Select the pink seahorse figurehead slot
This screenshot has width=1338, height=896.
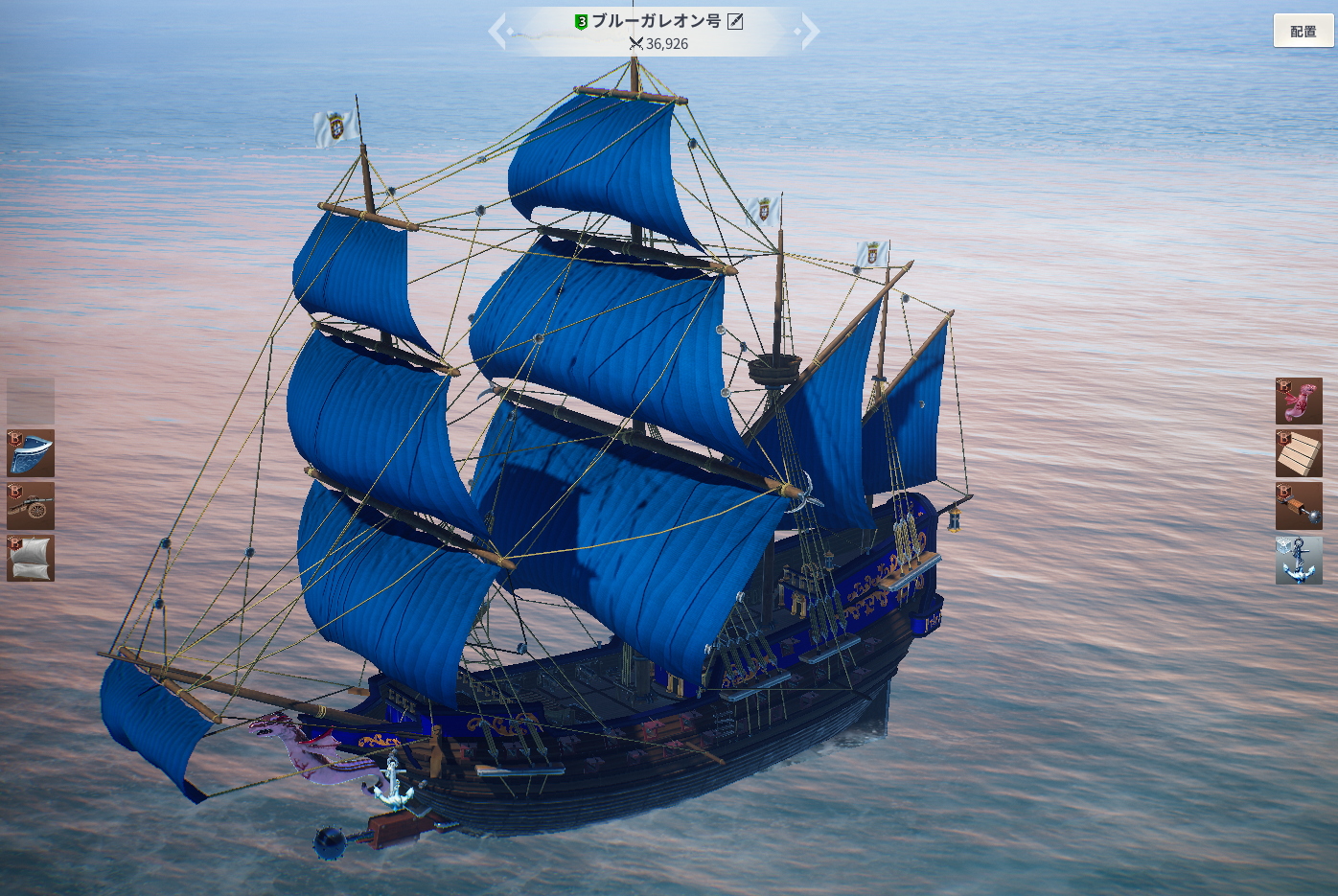pos(1299,401)
